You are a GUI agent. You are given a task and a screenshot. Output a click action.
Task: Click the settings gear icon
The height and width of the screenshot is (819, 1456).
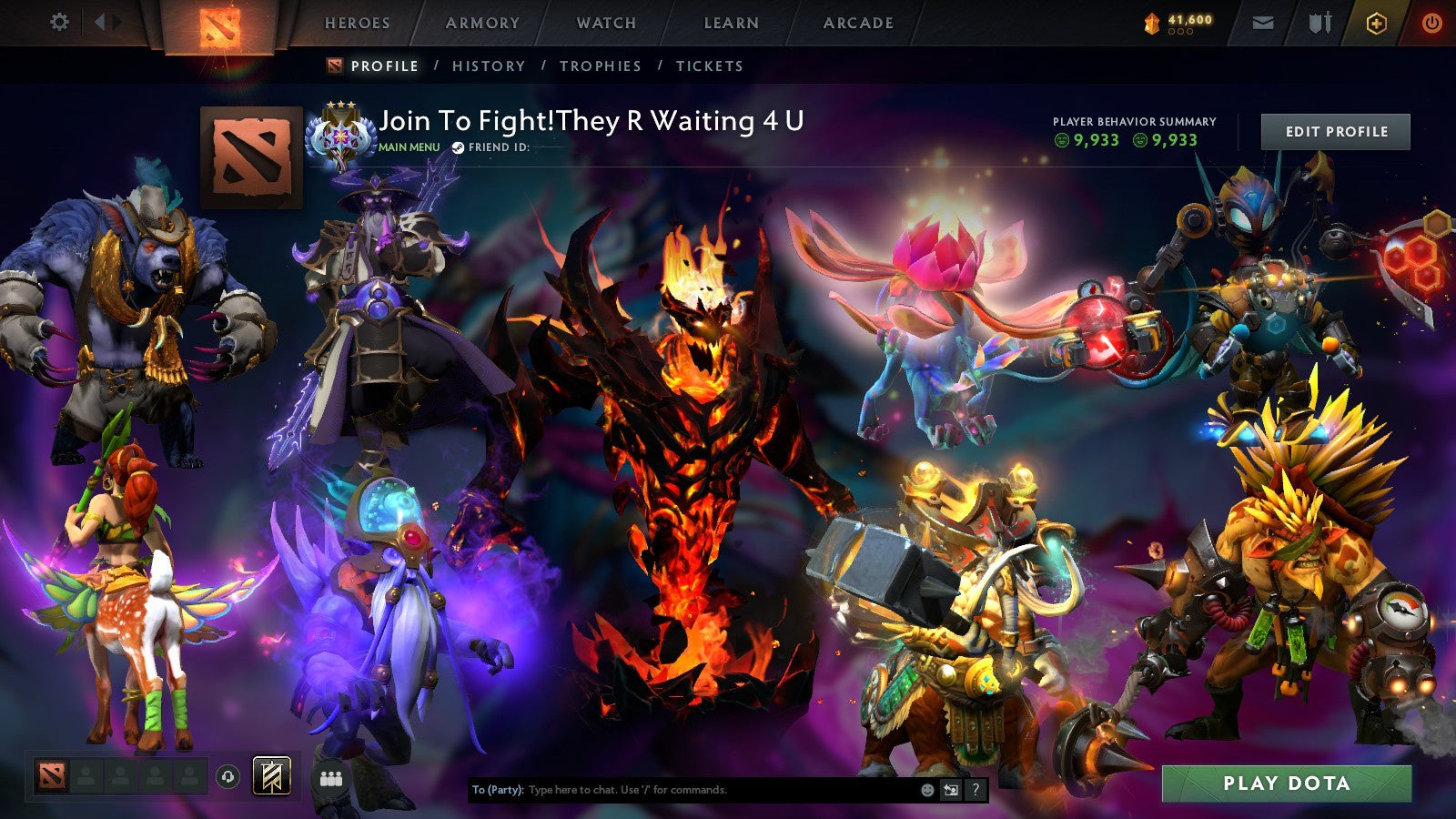tap(60, 22)
